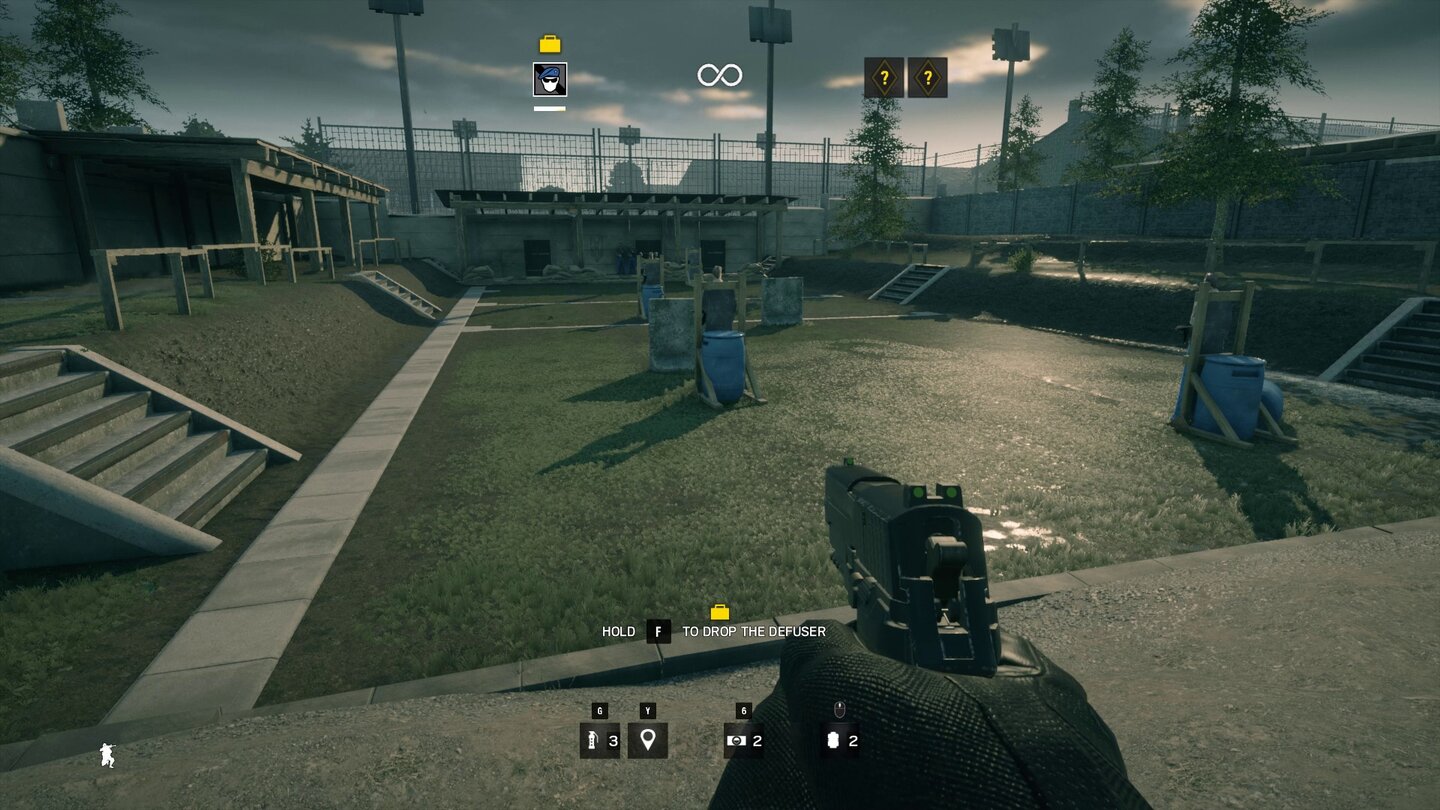Click the Y keybind badge above the ping gadget
The image size is (1440, 810).
pos(648,712)
